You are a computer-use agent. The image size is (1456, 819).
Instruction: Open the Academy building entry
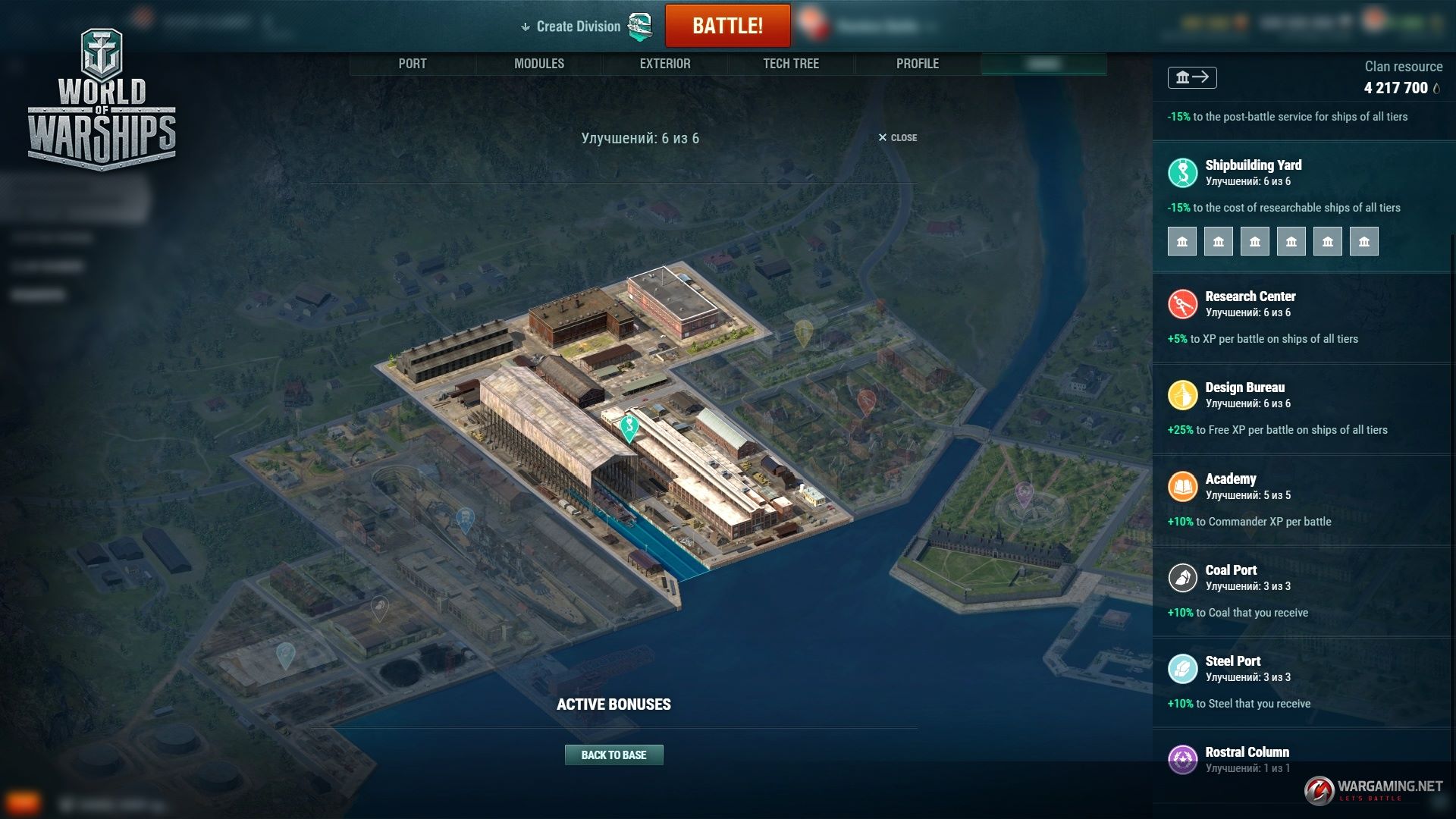click(1230, 479)
